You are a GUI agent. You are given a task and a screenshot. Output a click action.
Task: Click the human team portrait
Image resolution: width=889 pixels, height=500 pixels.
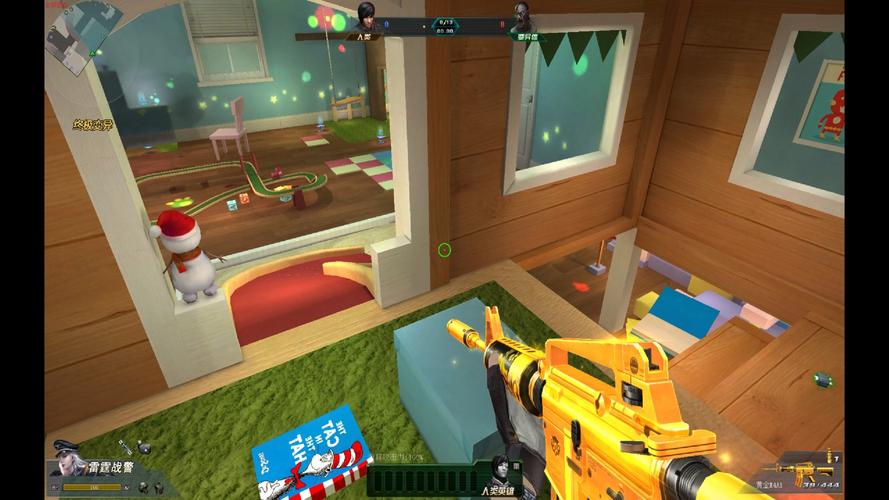(x=367, y=18)
